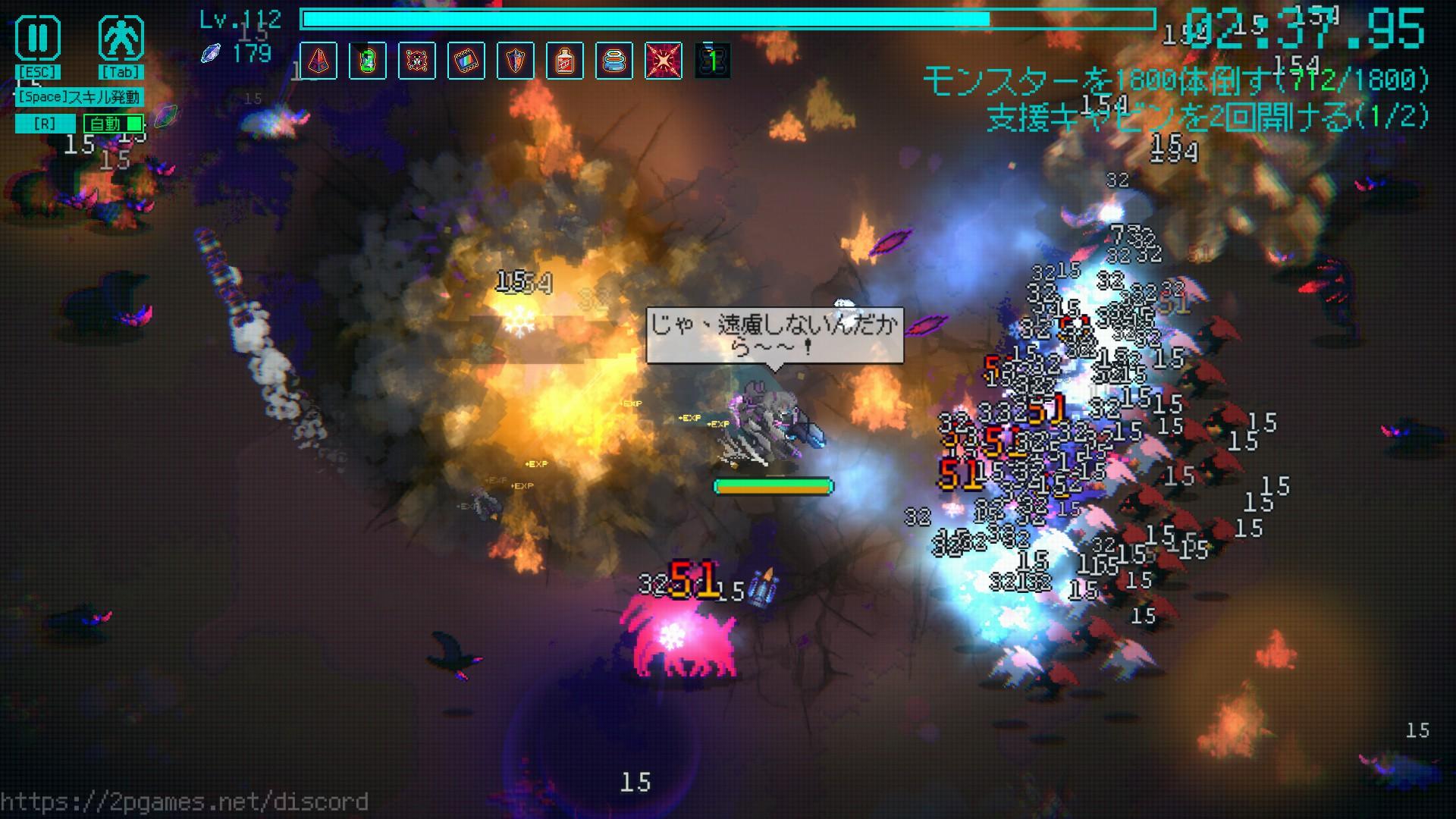Click the red potion bottle icon

point(565,61)
